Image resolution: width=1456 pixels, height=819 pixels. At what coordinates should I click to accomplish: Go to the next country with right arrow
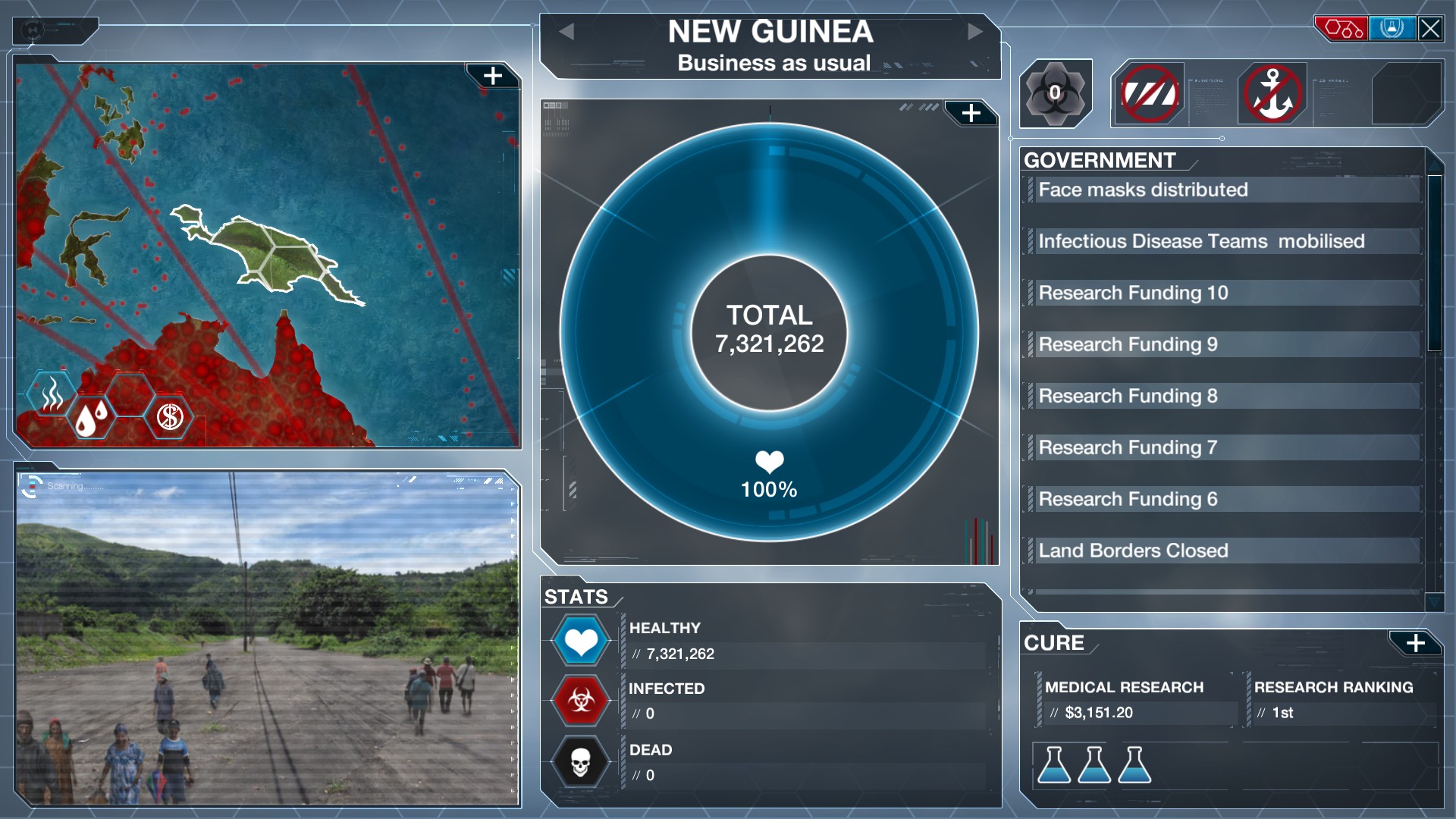[975, 32]
